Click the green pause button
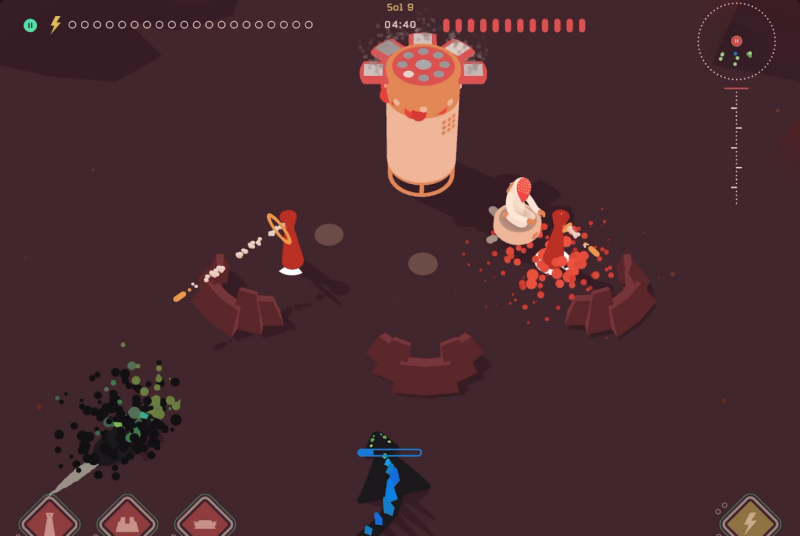The height and width of the screenshot is (536, 800). click(30, 25)
